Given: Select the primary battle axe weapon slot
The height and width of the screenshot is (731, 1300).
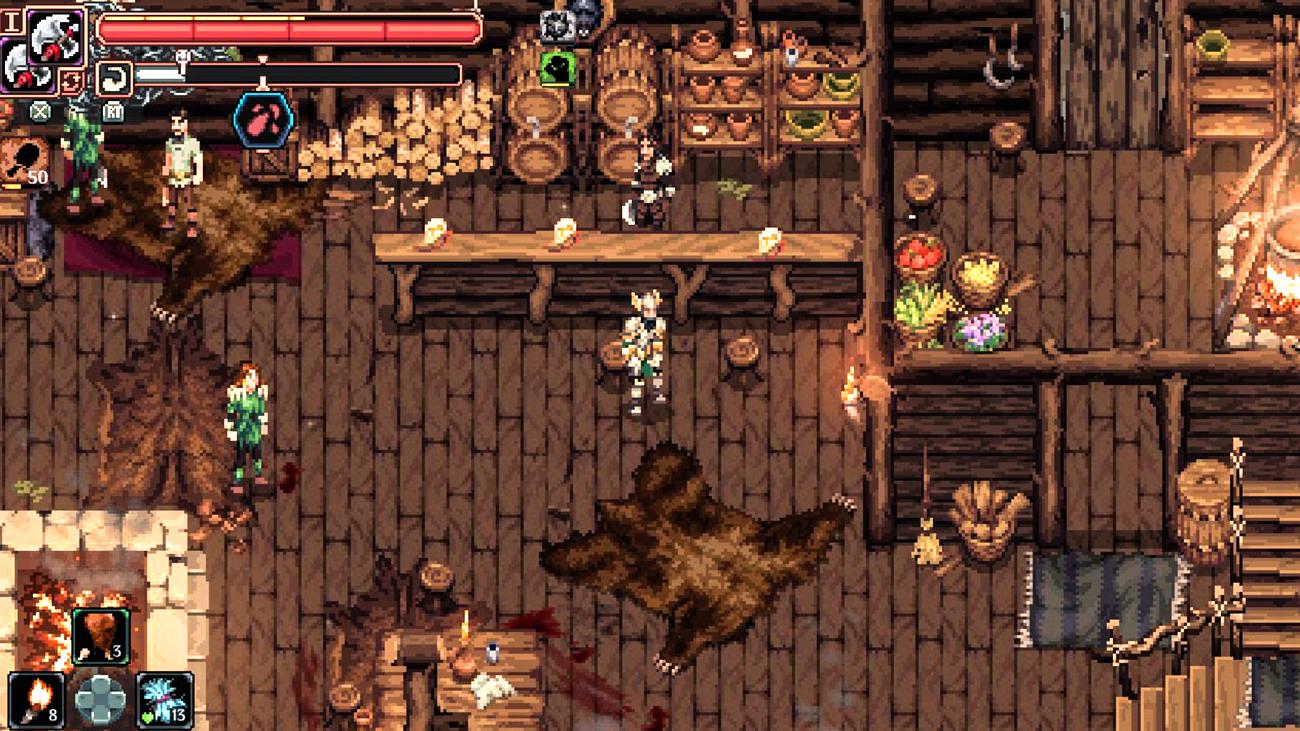Looking at the screenshot, I should tap(56, 37).
